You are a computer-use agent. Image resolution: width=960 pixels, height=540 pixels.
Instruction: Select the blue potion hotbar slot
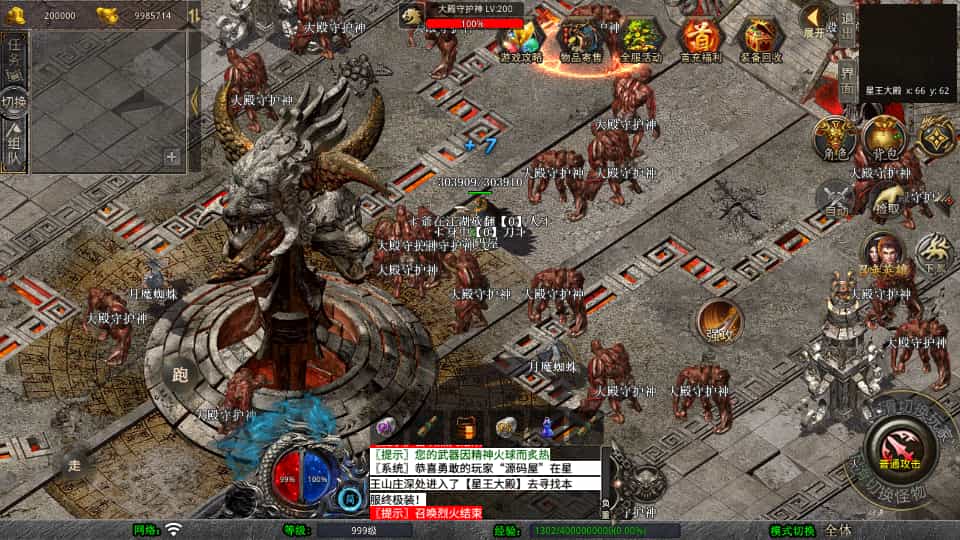[x=547, y=429]
